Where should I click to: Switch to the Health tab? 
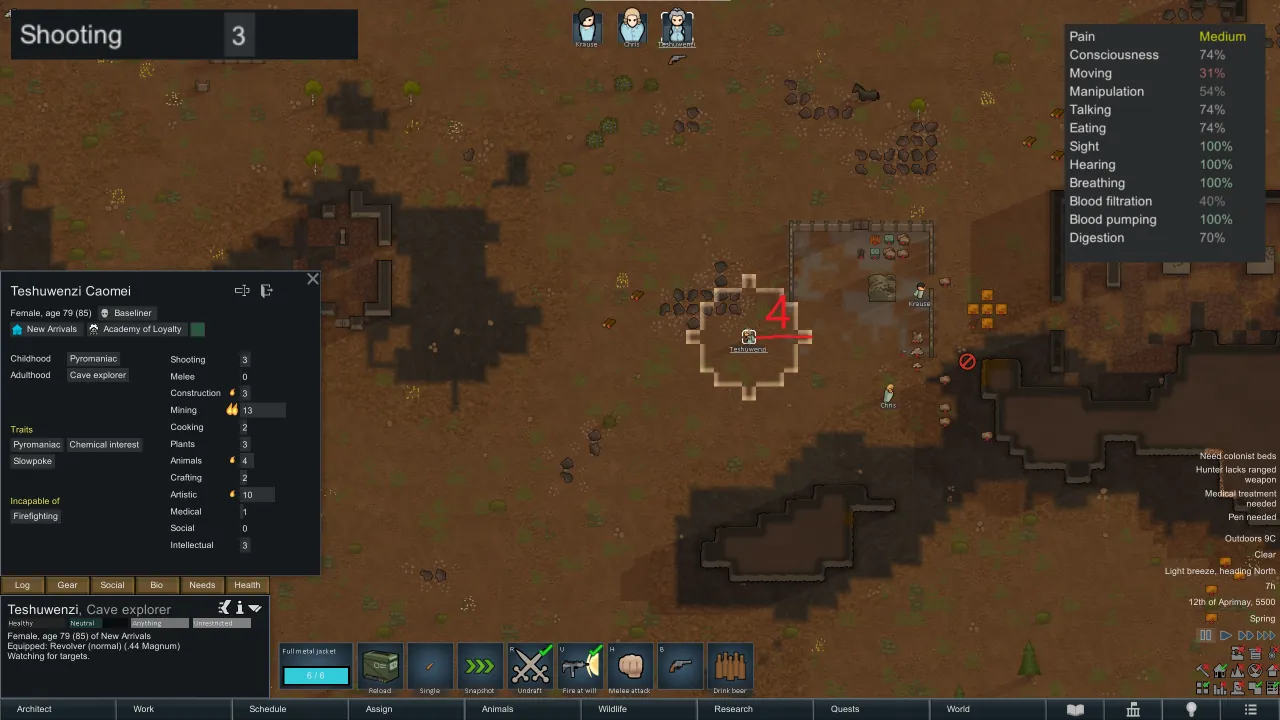click(x=247, y=585)
